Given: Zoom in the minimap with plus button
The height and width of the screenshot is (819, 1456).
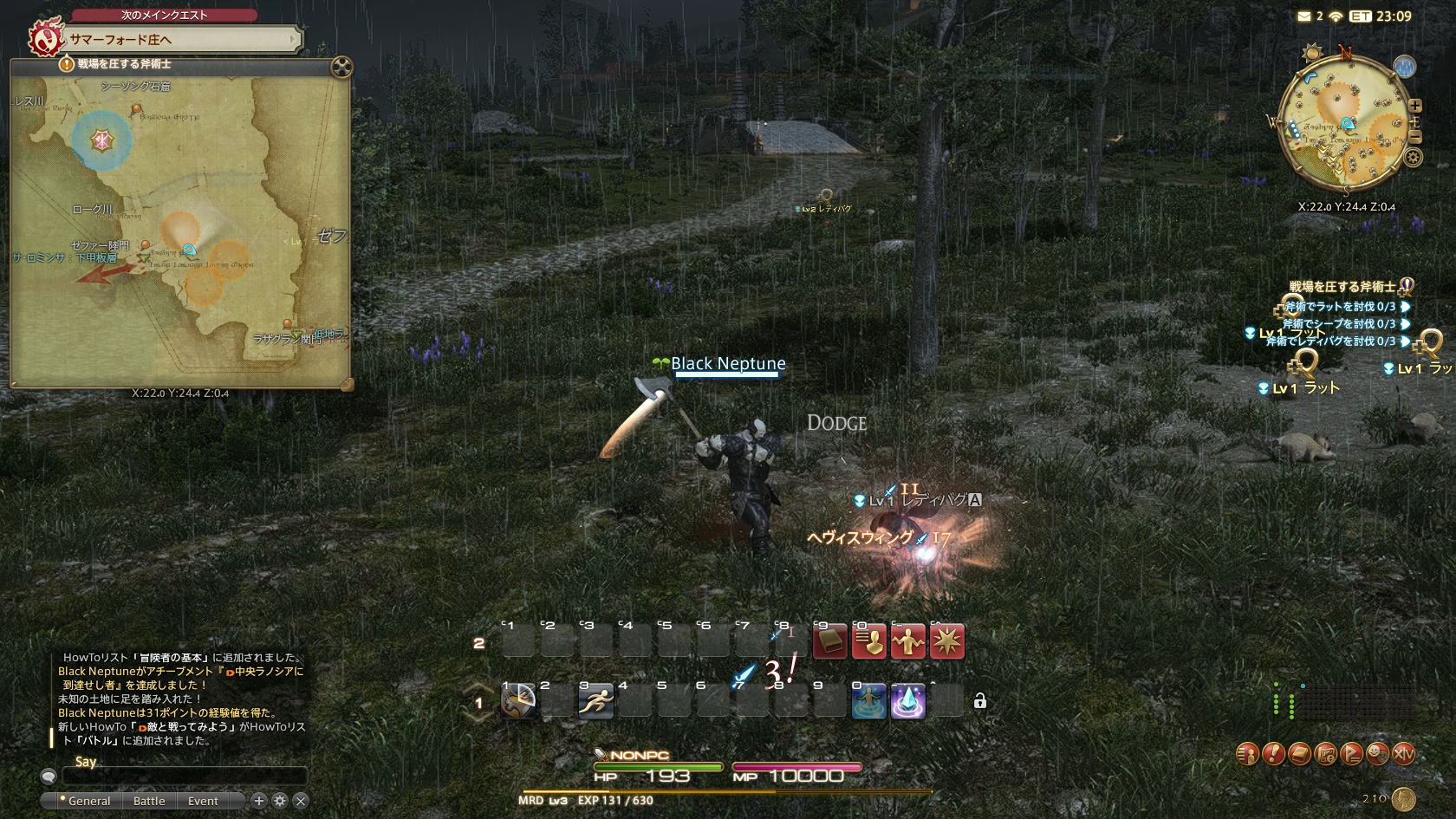Looking at the screenshot, I should (x=1414, y=107).
